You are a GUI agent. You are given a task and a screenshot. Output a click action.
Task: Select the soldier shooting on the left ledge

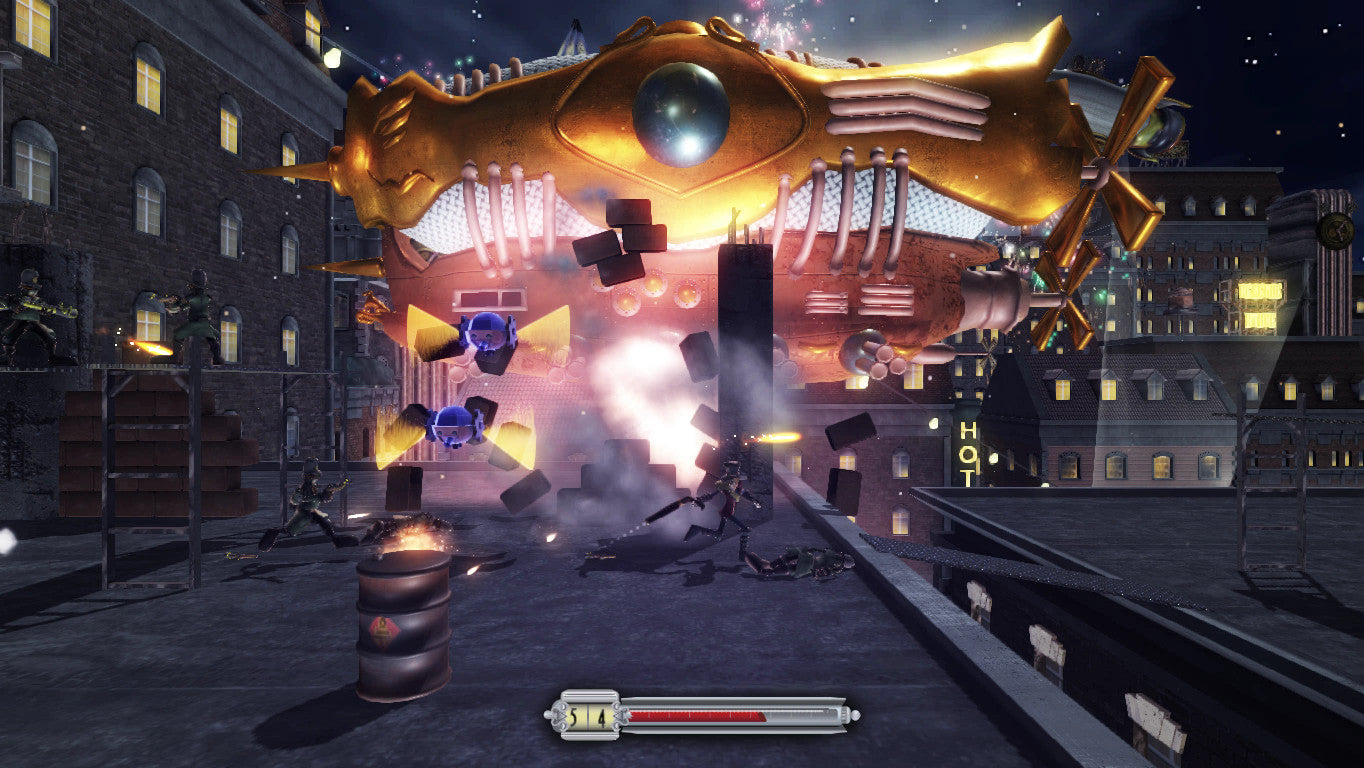(30, 315)
